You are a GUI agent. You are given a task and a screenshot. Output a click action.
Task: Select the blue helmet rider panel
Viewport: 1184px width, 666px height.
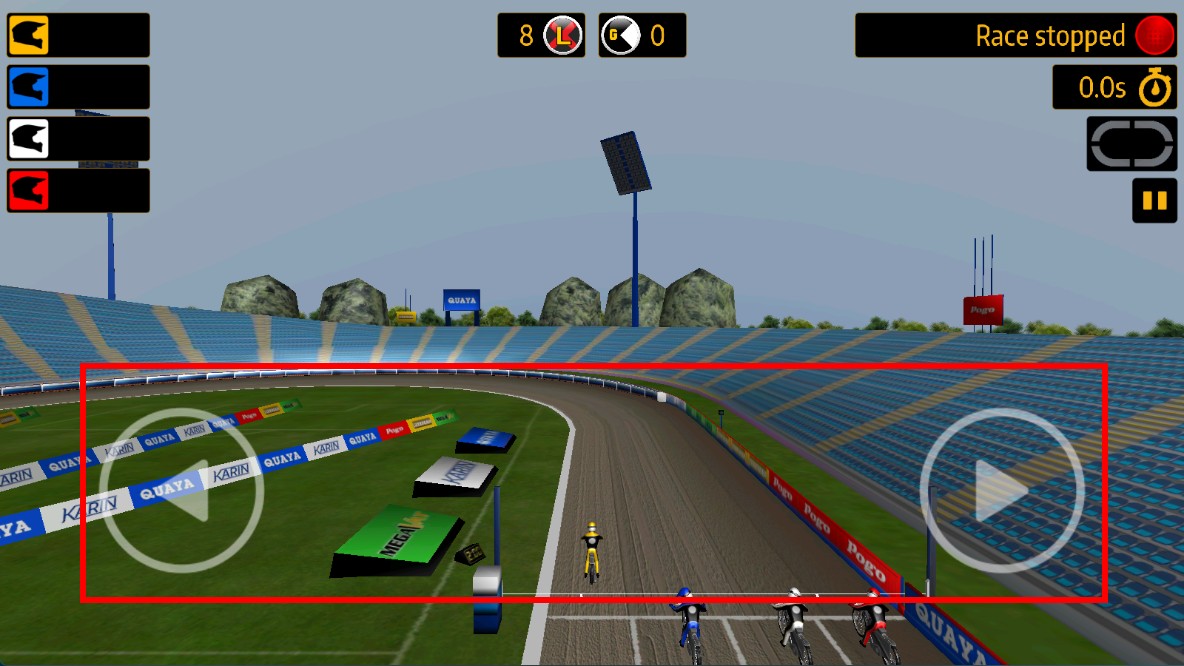[78, 87]
